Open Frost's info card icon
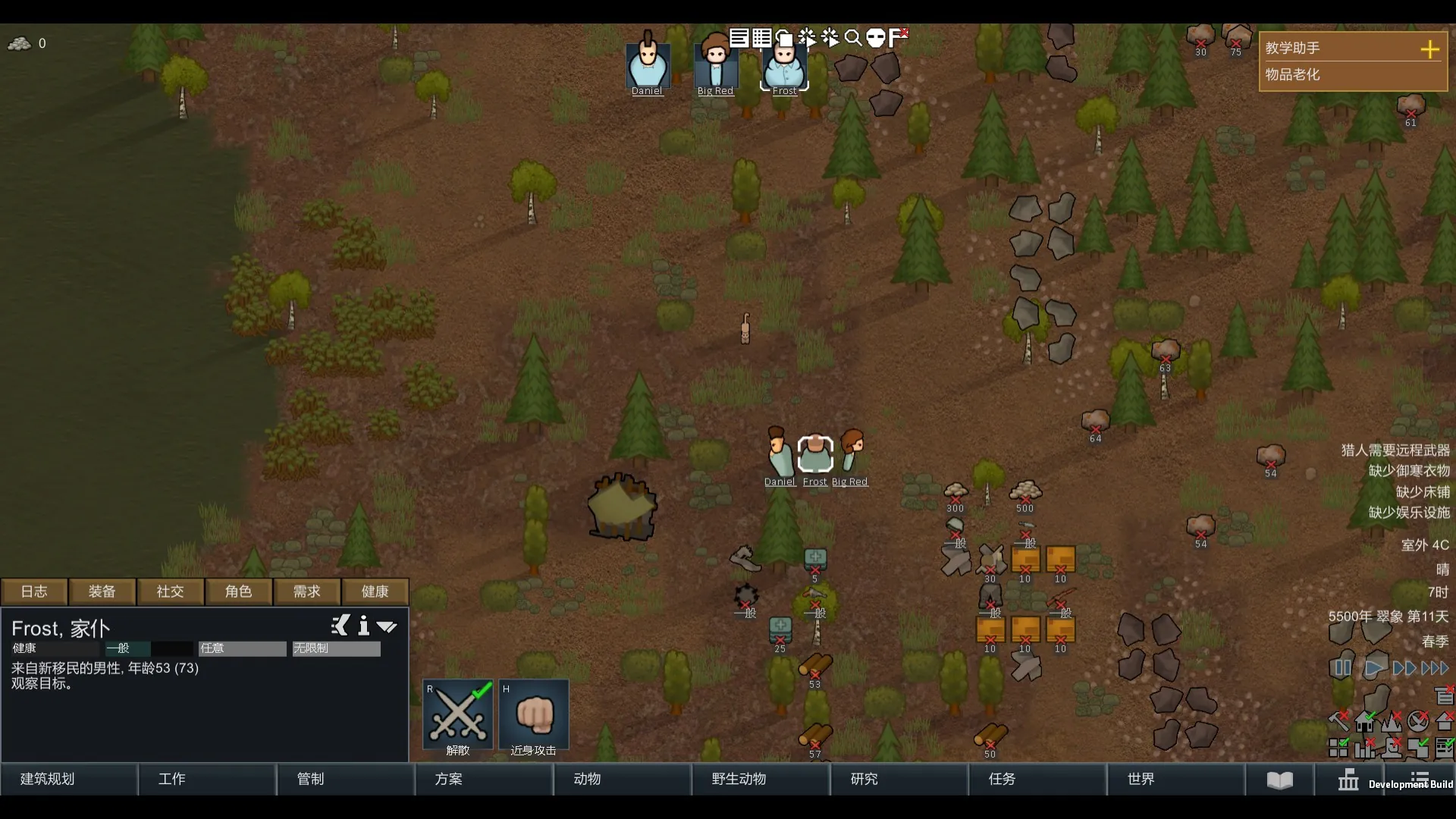 tap(364, 626)
